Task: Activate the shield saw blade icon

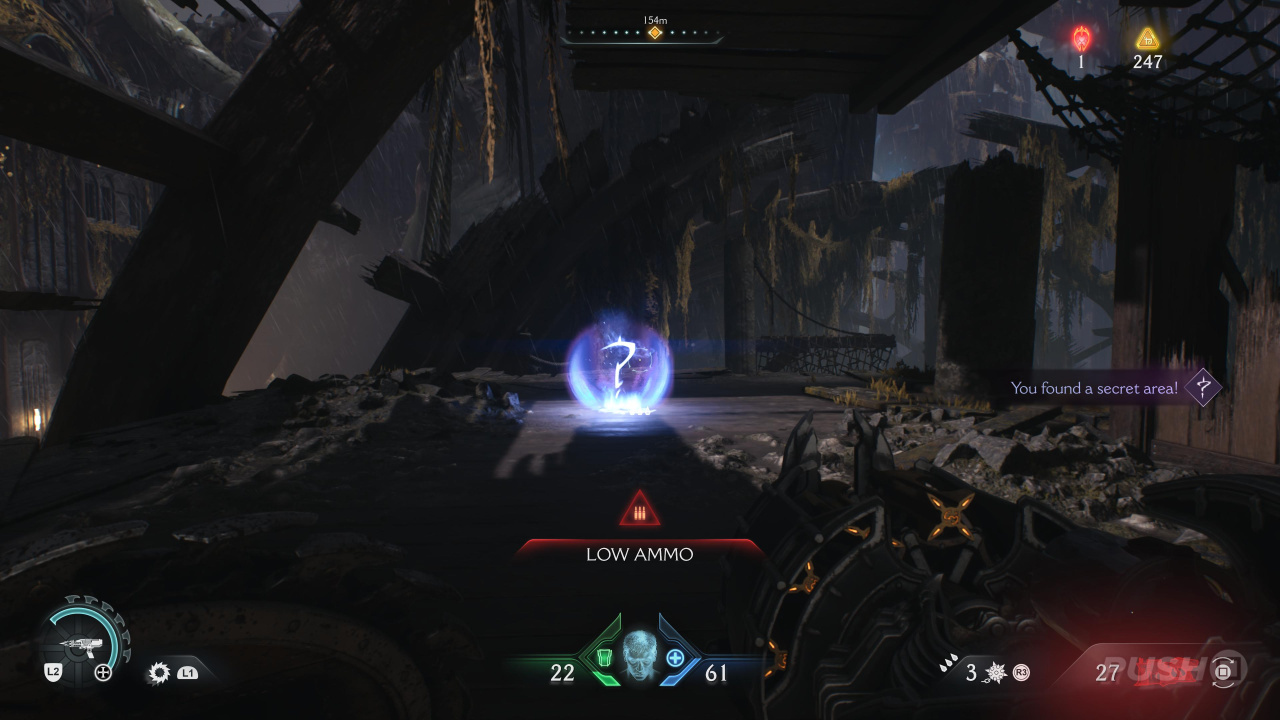Action: click(x=158, y=673)
